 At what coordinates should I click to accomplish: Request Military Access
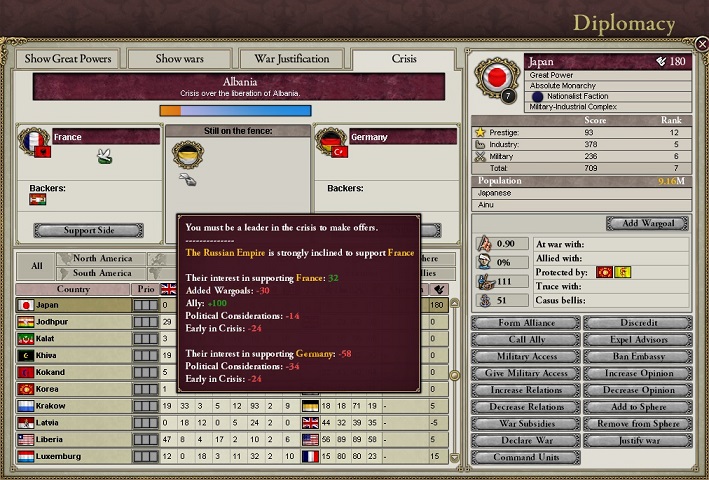point(524,356)
